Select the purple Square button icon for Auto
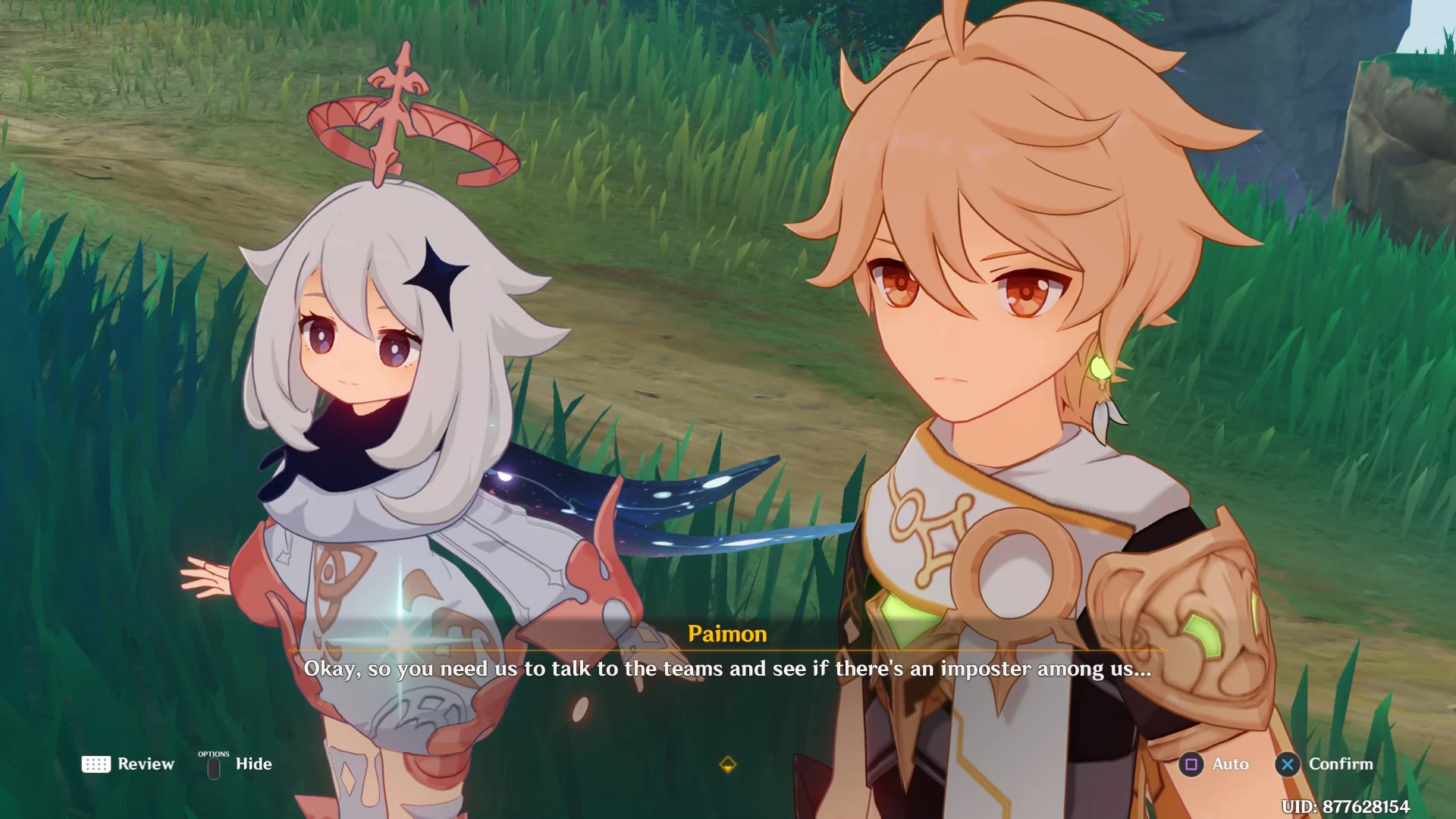This screenshot has width=1456, height=819. pos(1193,764)
